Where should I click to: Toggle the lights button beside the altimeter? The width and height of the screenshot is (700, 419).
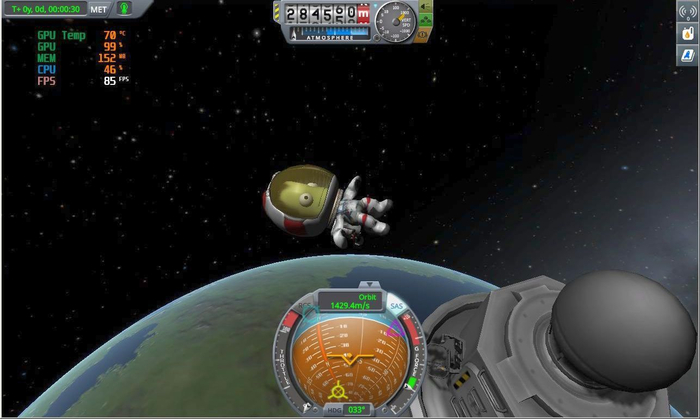(423, 6)
